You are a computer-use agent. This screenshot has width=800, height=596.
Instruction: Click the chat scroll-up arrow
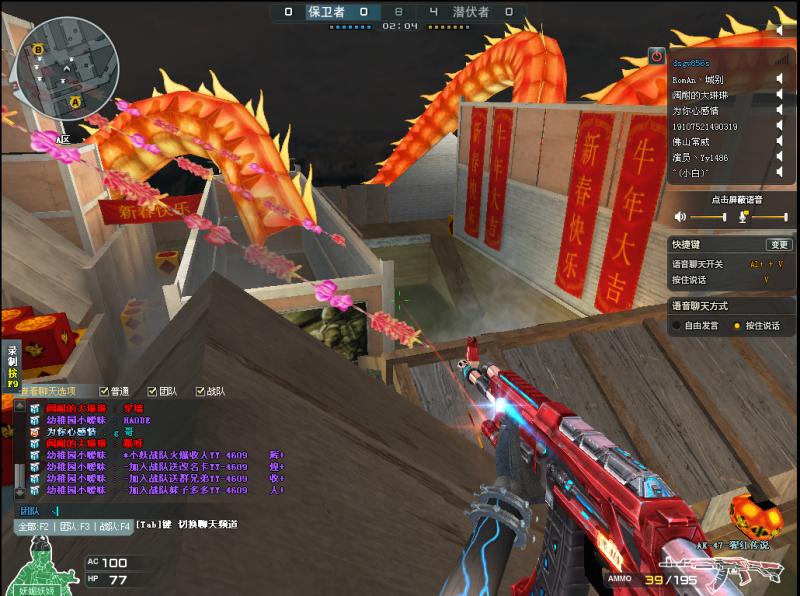pyautogui.click(x=17, y=406)
